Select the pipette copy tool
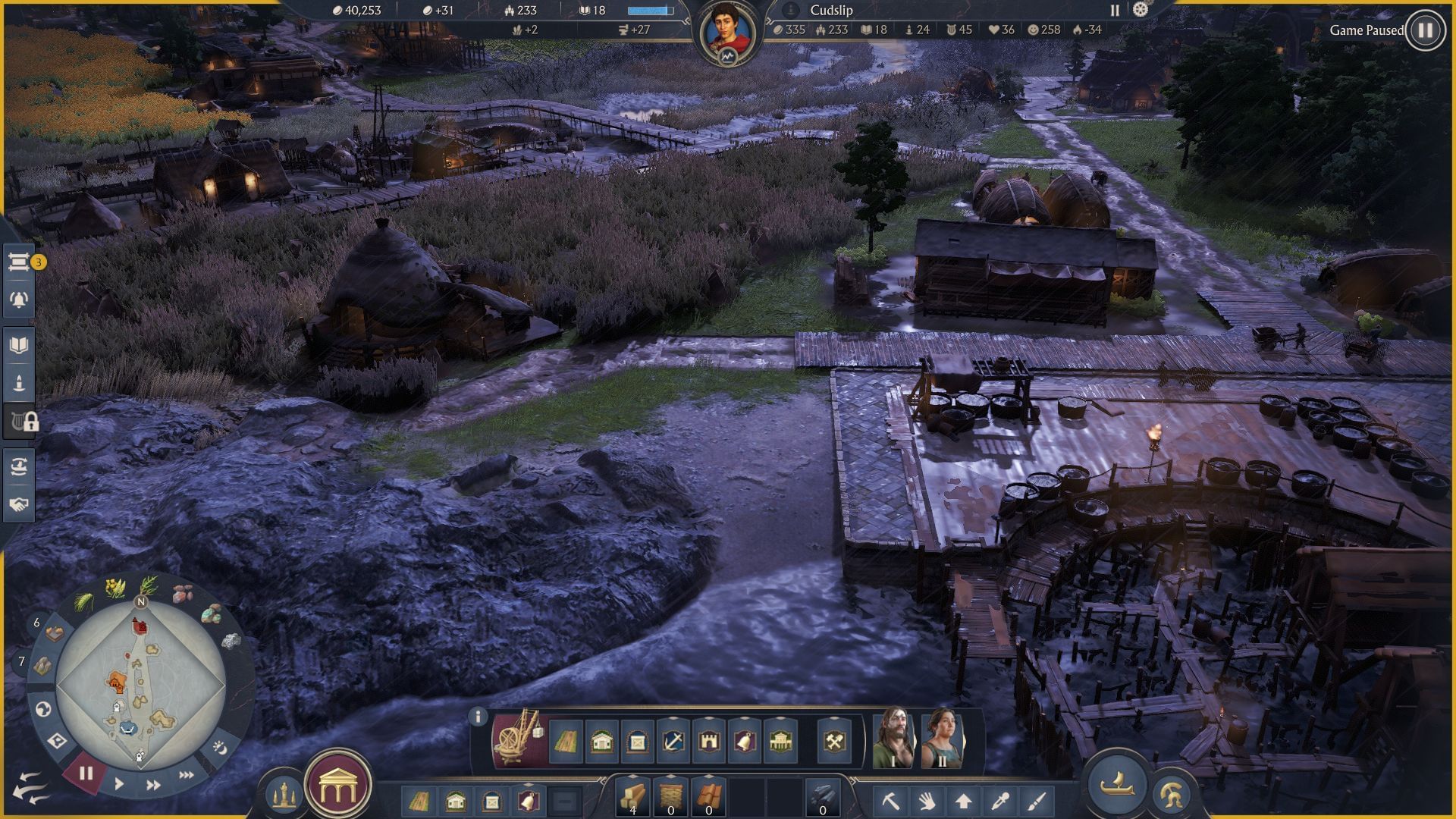Image resolution: width=1456 pixels, height=819 pixels. (1001, 802)
